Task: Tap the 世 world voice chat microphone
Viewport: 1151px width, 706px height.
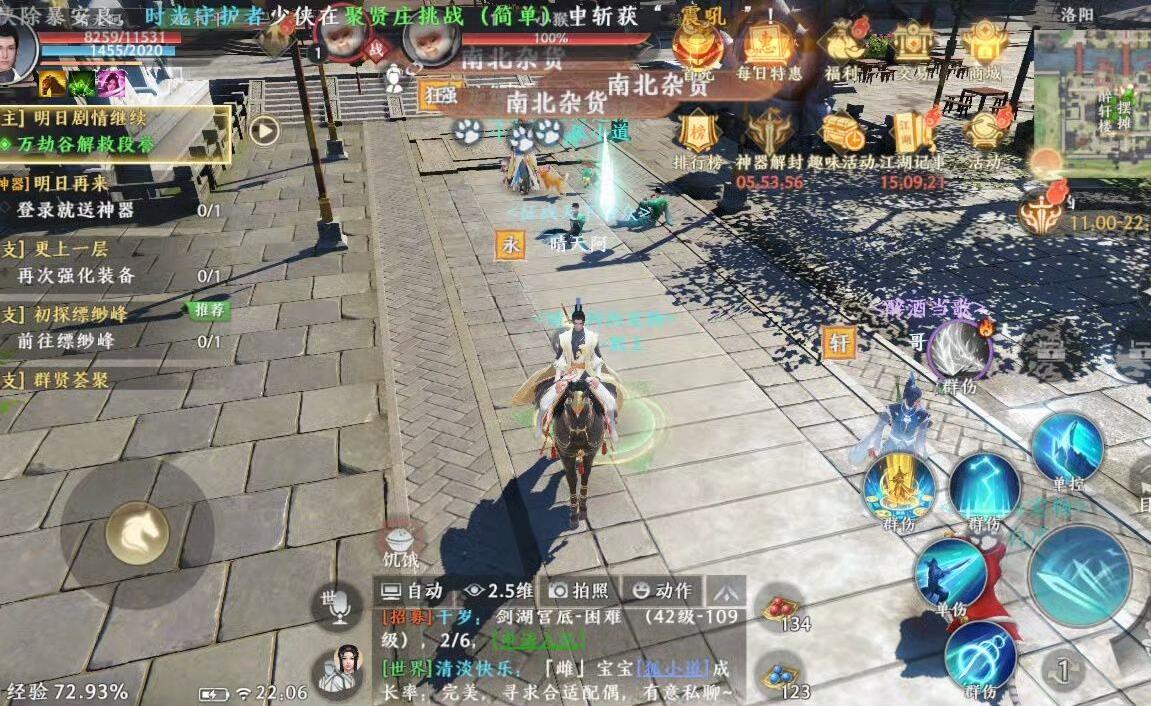Action: point(335,605)
